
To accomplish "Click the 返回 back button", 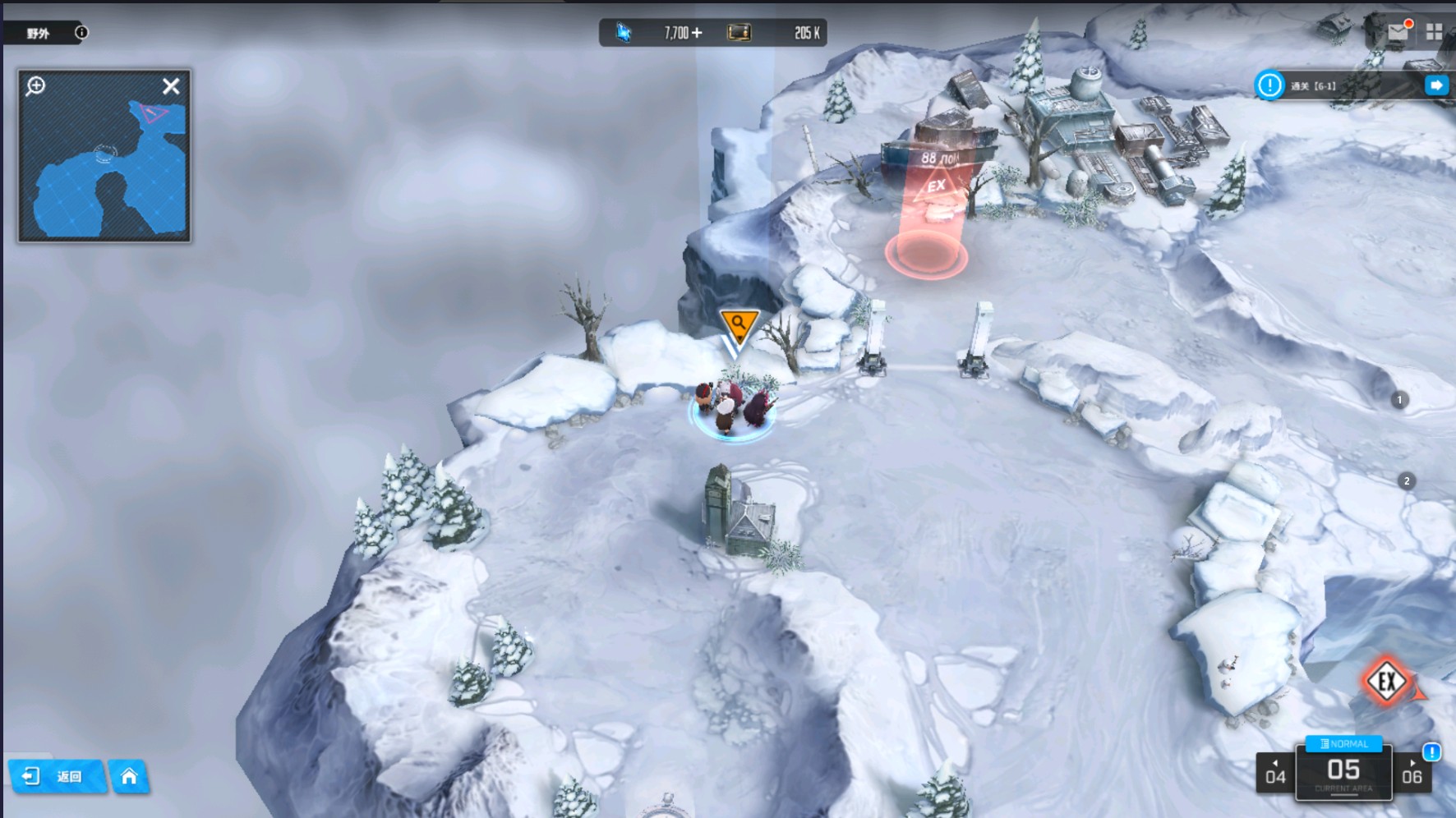I will [56, 777].
